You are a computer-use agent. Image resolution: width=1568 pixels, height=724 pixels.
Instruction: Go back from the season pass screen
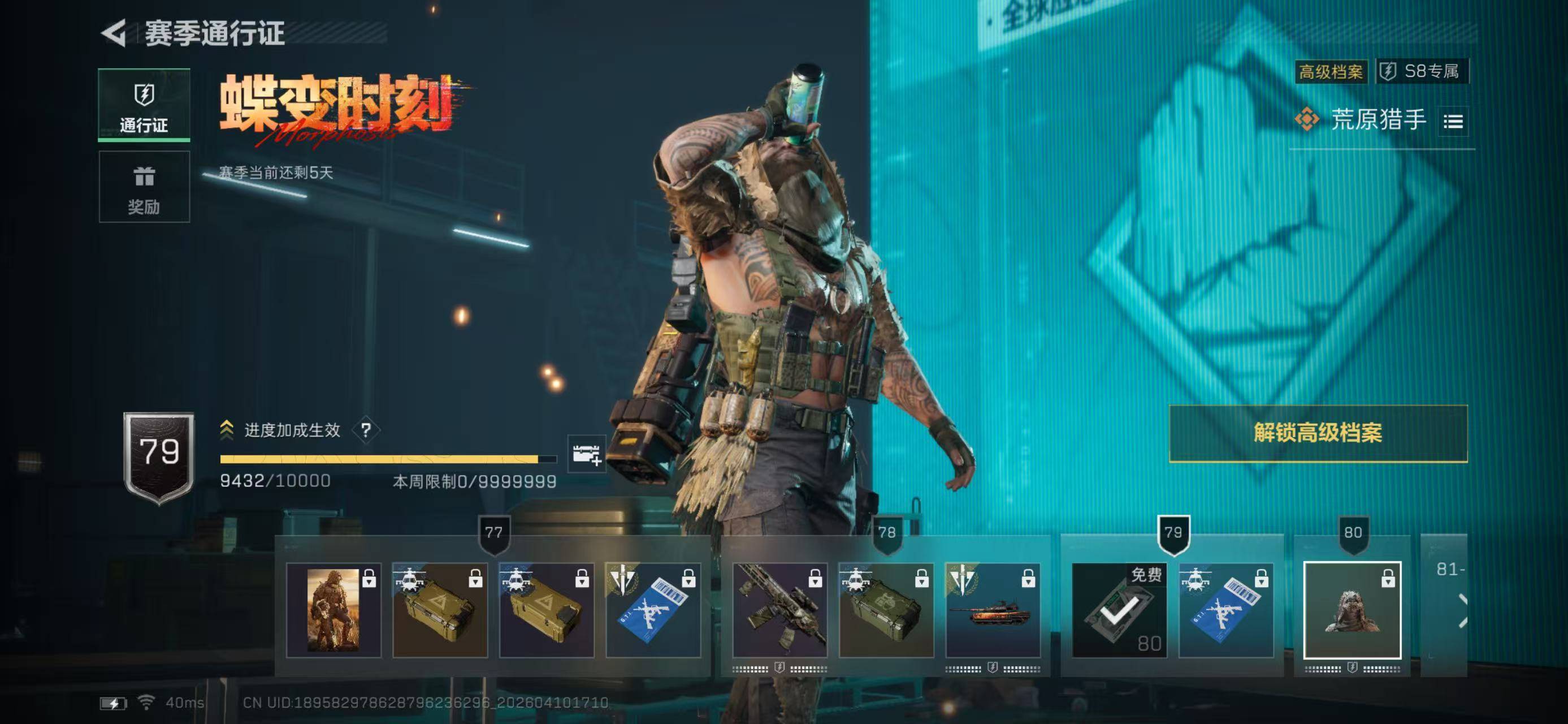click(114, 33)
